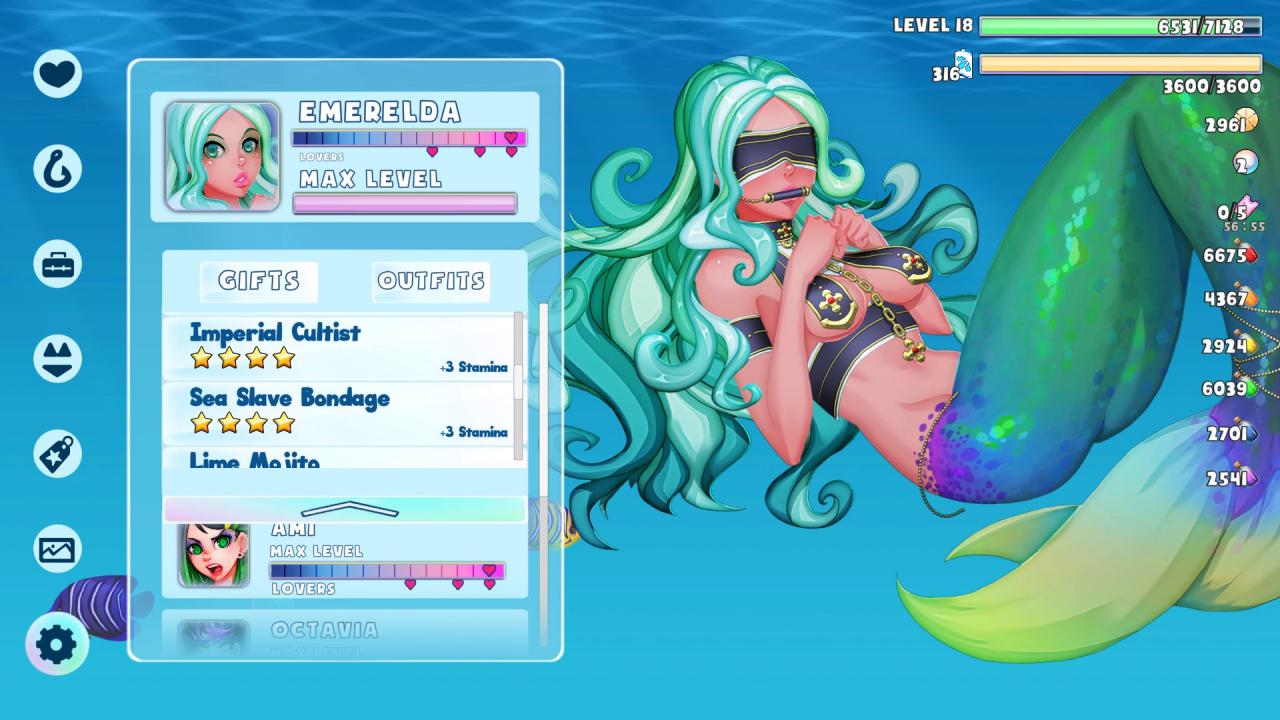Open the heart icon menu
This screenshot has width=1280, height=720.
pos(57,73)
